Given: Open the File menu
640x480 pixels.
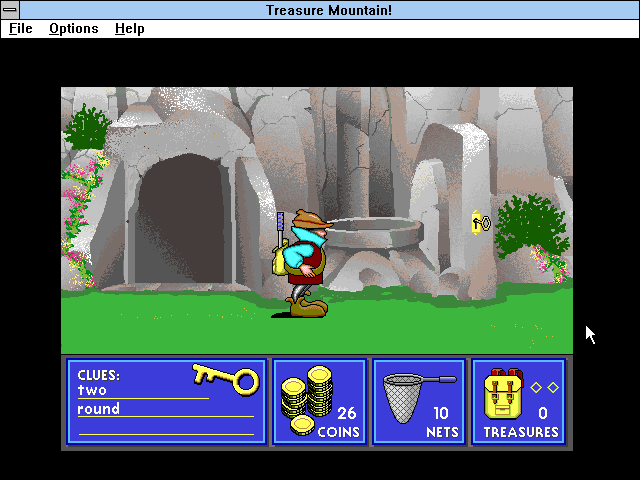Looking at the screenshot, I should [20, 29].
